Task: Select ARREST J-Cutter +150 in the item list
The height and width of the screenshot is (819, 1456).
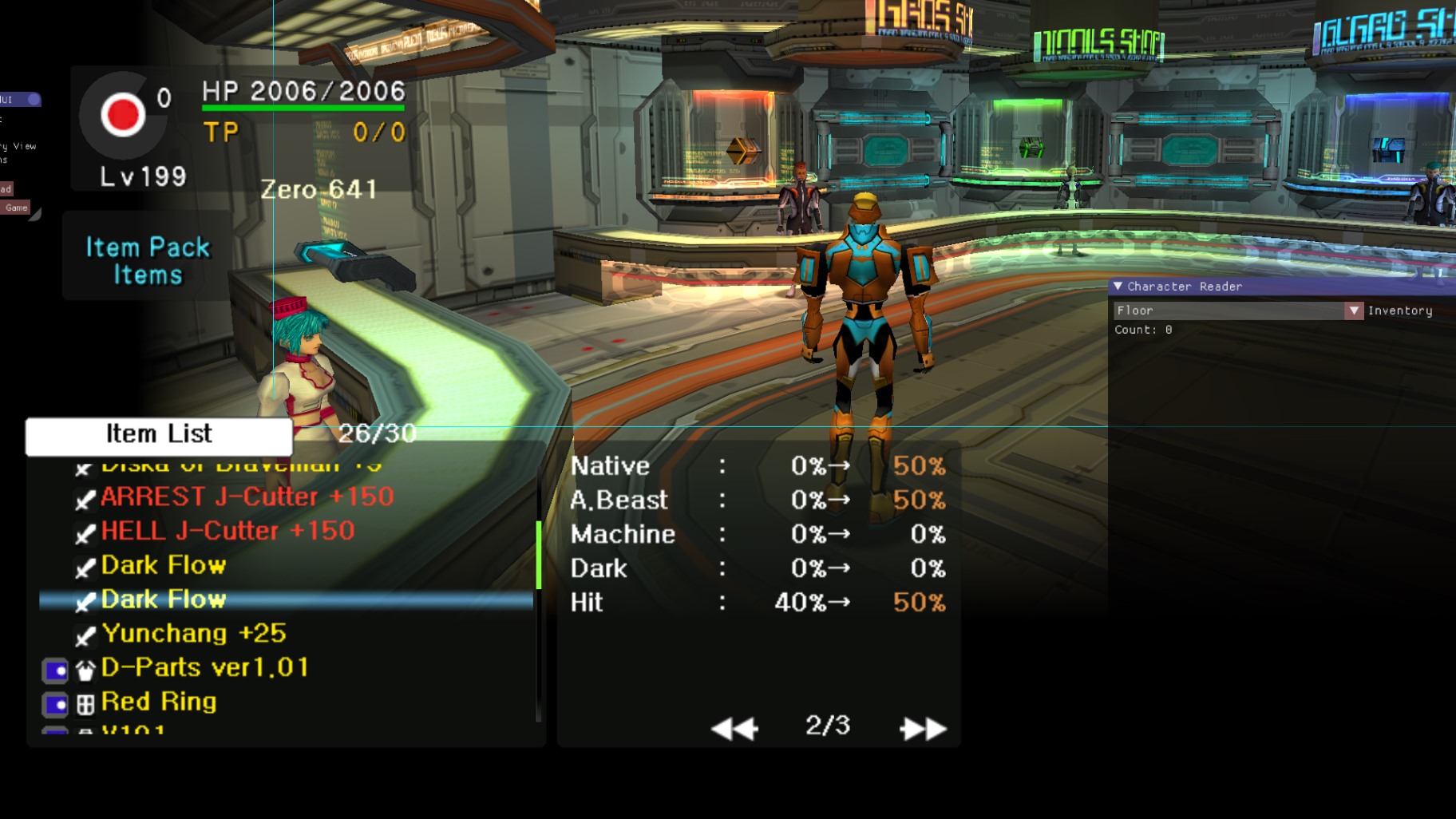Action: click(247, 497)
